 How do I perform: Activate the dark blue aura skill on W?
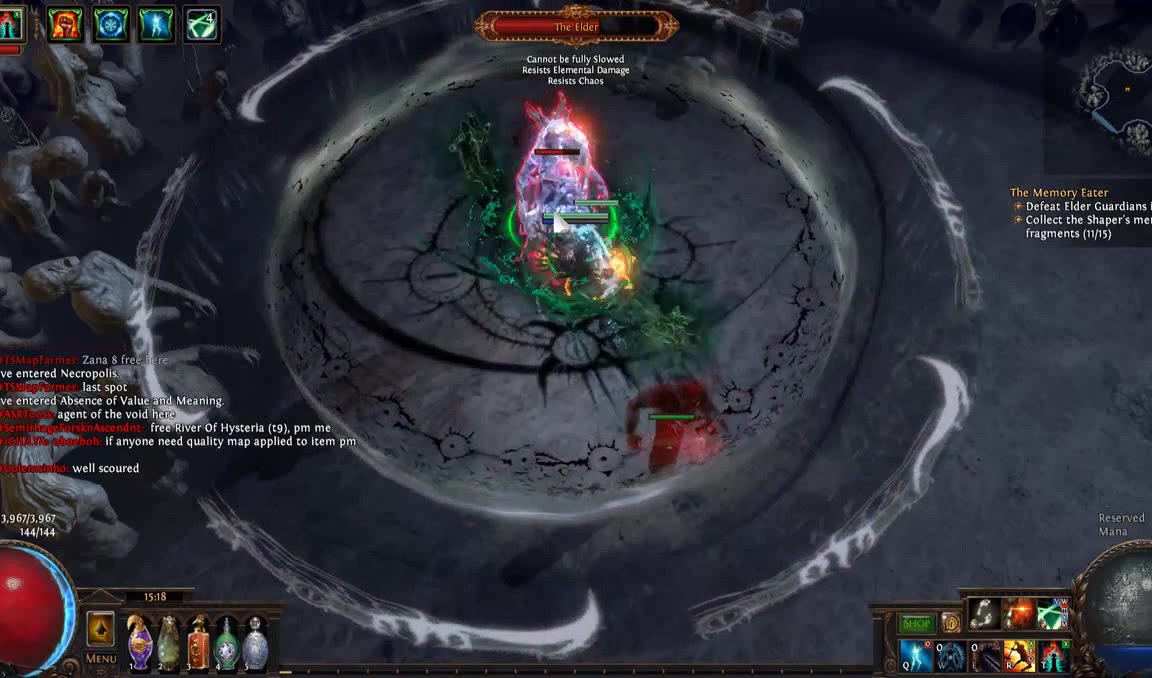pos(950,656)
